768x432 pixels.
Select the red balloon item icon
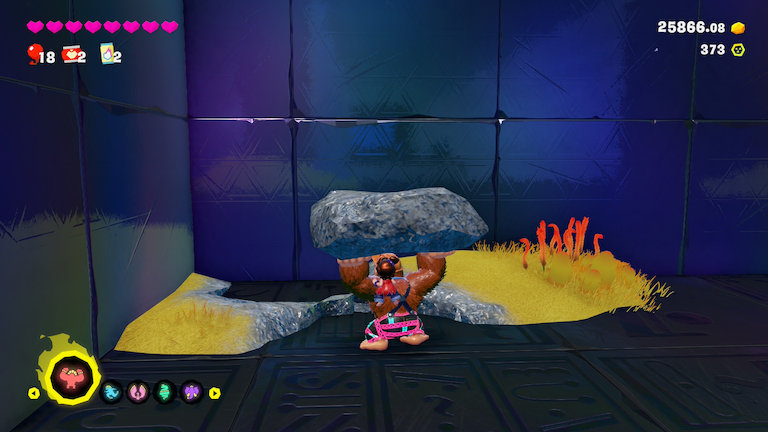click(35, 54)
